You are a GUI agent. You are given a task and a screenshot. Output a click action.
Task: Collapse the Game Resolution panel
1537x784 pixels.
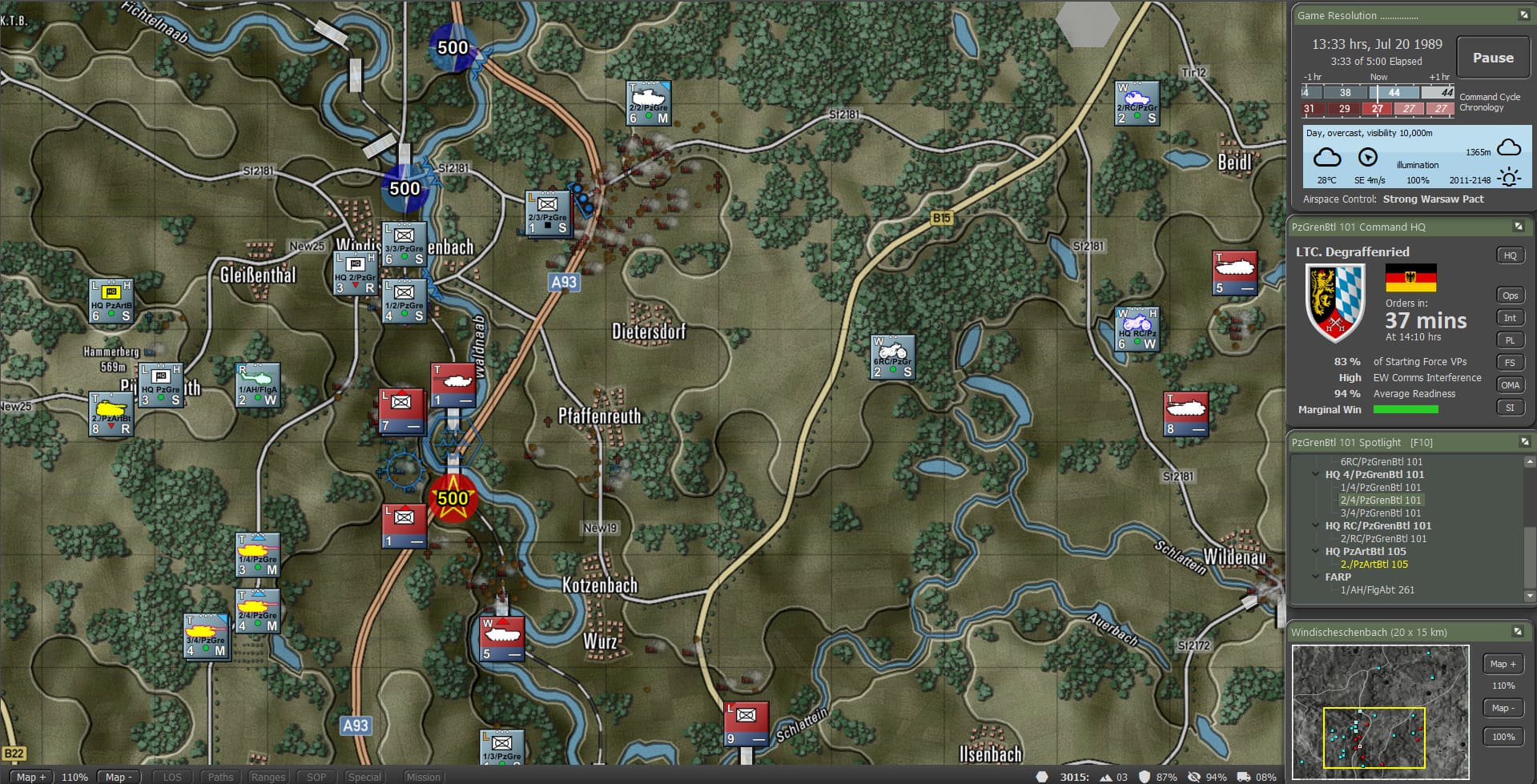coord(1523,15)
